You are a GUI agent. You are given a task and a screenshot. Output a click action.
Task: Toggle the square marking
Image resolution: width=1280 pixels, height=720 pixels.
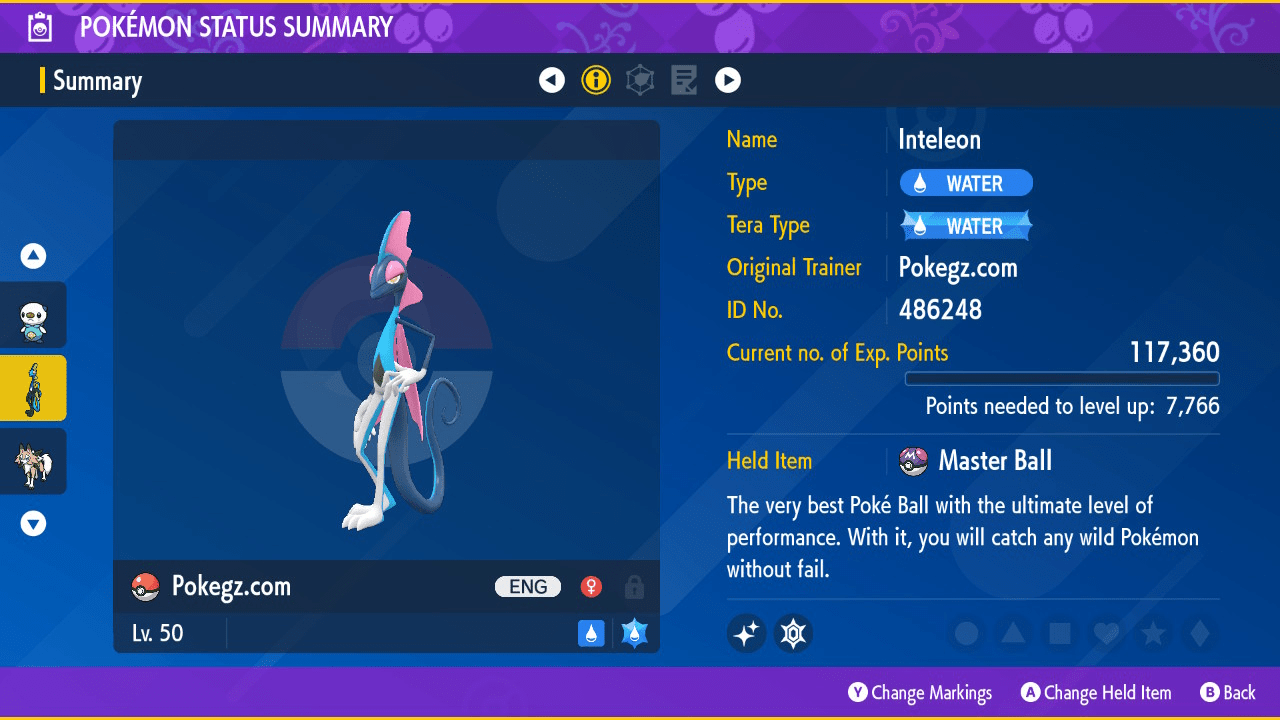(1059, 633)
